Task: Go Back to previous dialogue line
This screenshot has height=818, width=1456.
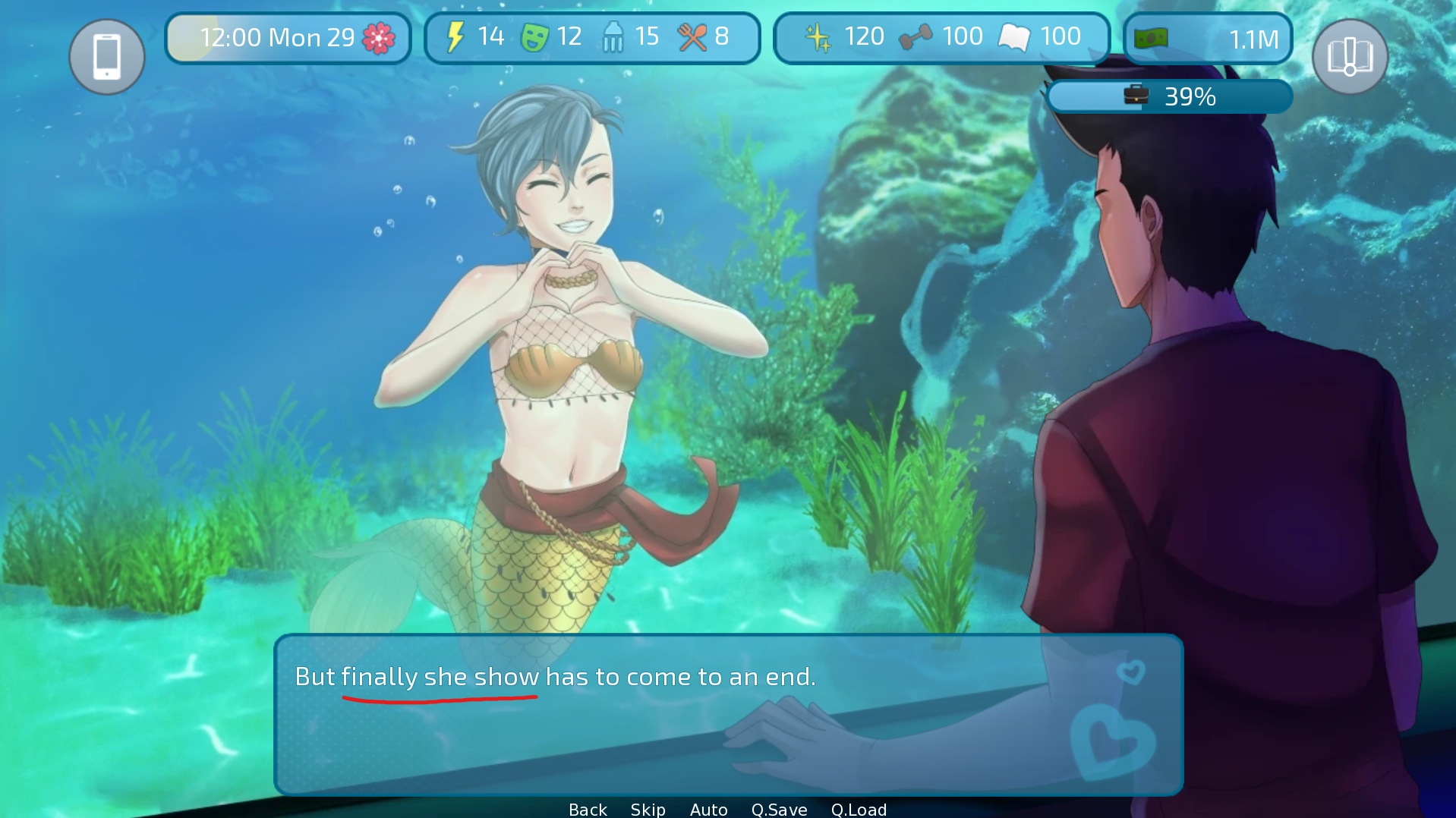Action: (588, 809)
